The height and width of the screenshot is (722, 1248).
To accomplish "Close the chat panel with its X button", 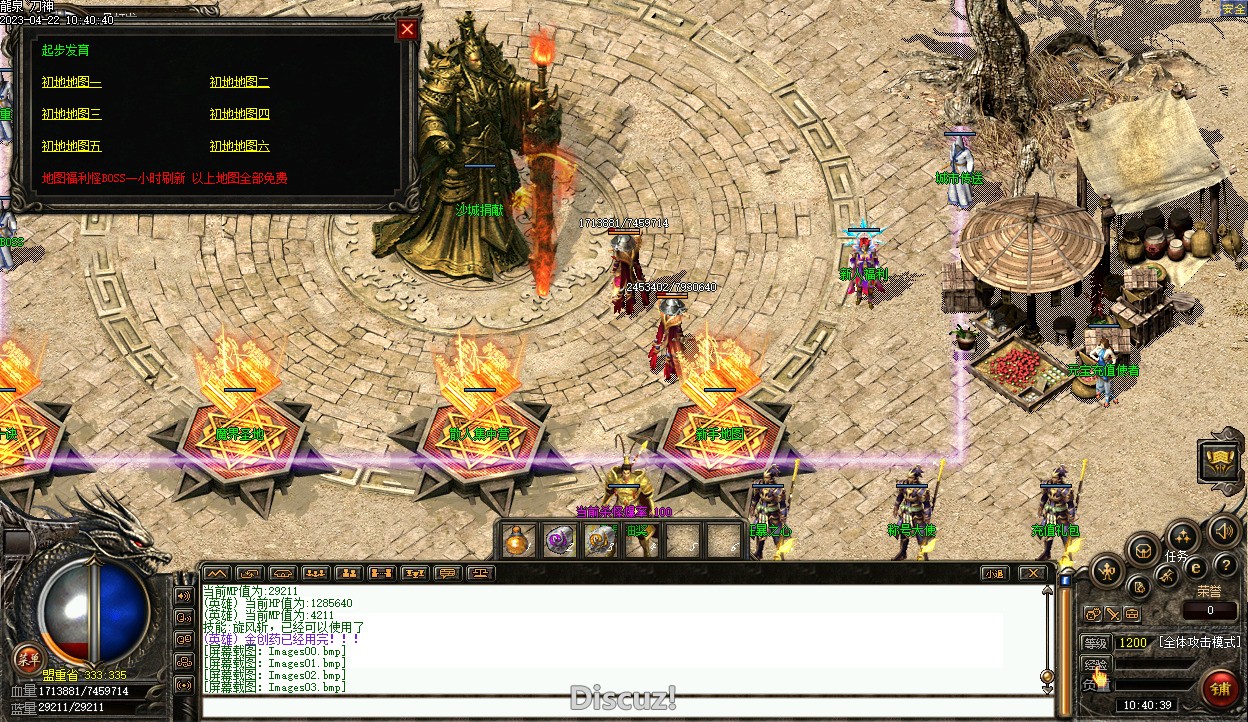I will 1032,574.
